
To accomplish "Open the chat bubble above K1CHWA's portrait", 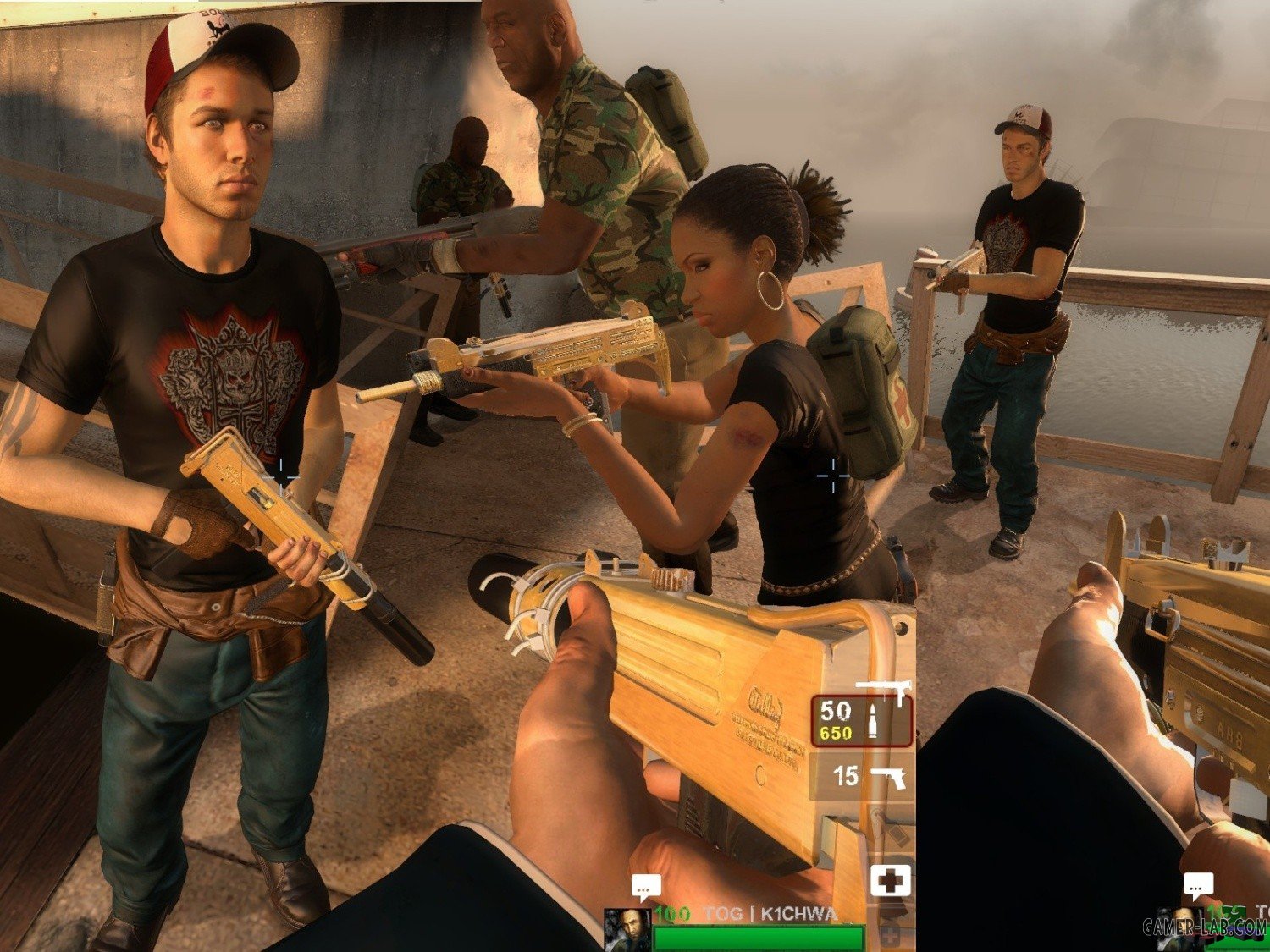I will pyautogui.click(x=646, y=888).
